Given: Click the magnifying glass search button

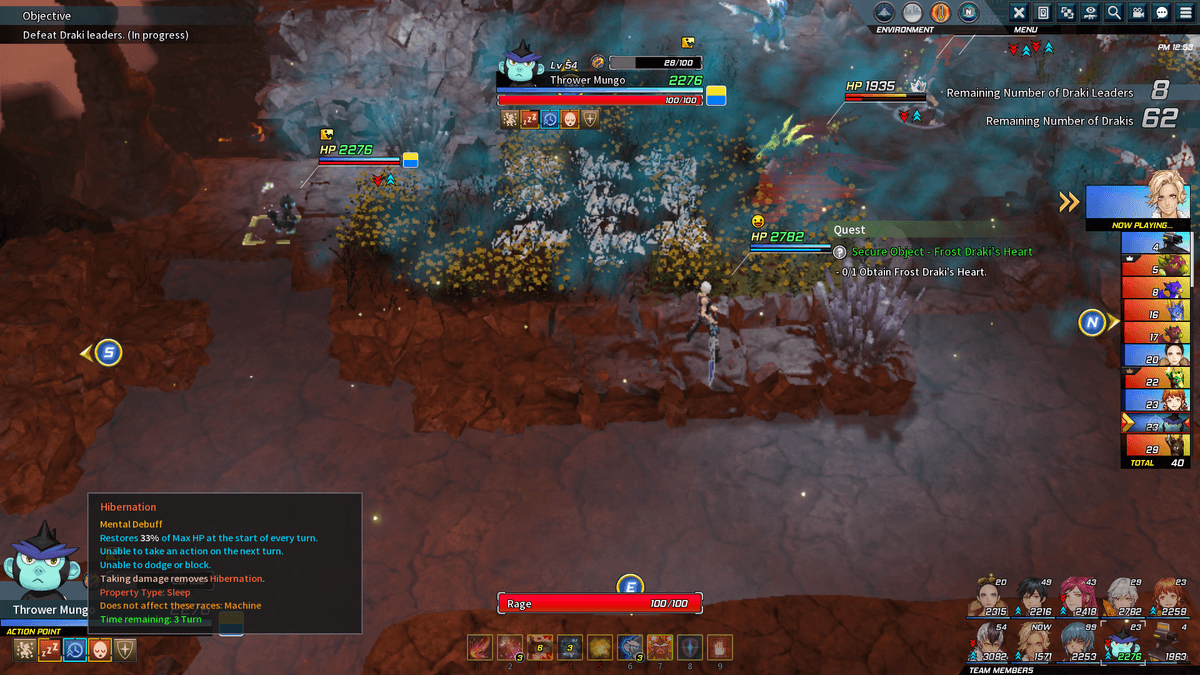Looking at the screenshot, I should (x=1114, y=12).
